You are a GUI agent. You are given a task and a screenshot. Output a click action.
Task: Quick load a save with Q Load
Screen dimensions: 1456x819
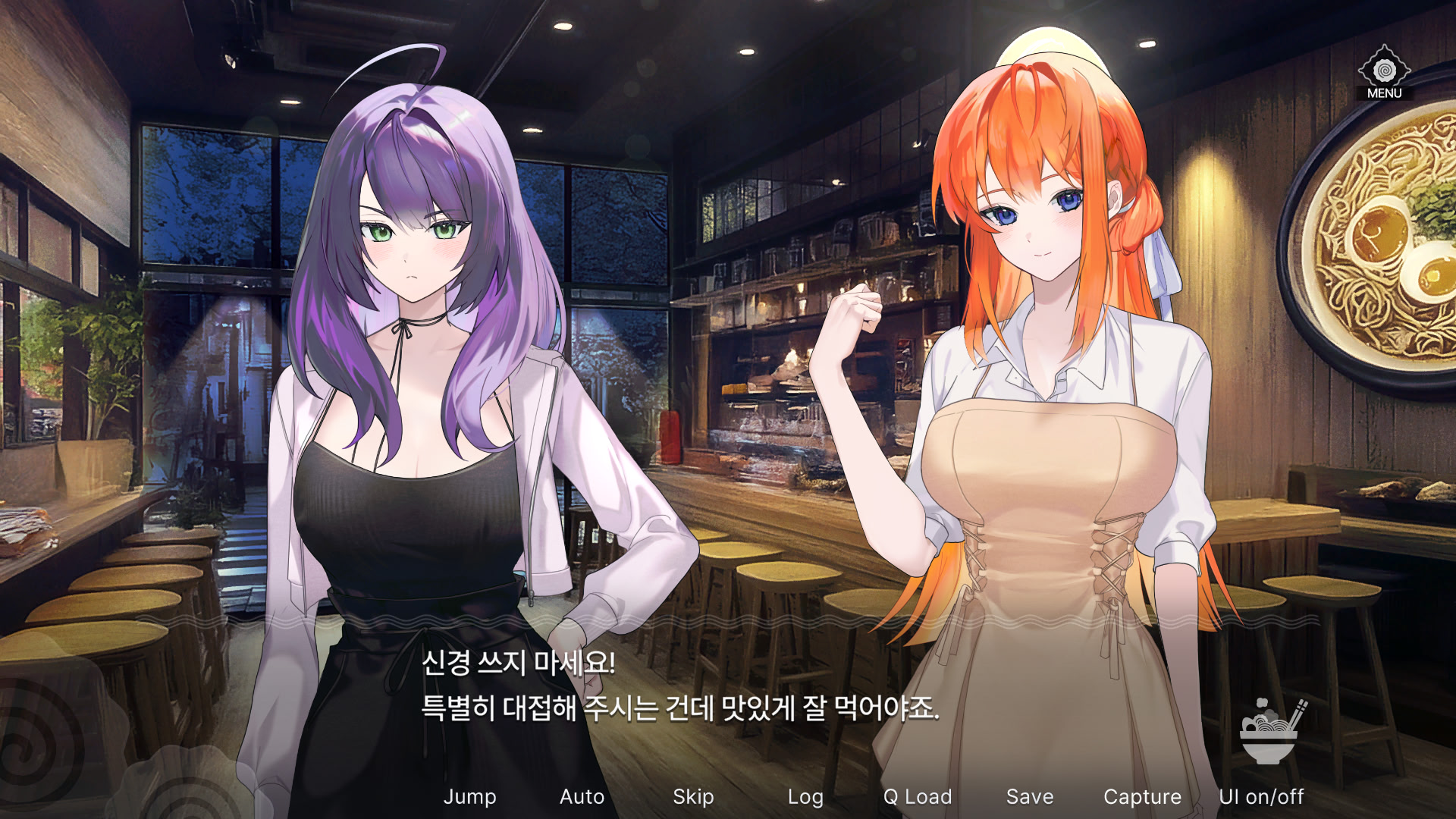(x=918, y=797)
